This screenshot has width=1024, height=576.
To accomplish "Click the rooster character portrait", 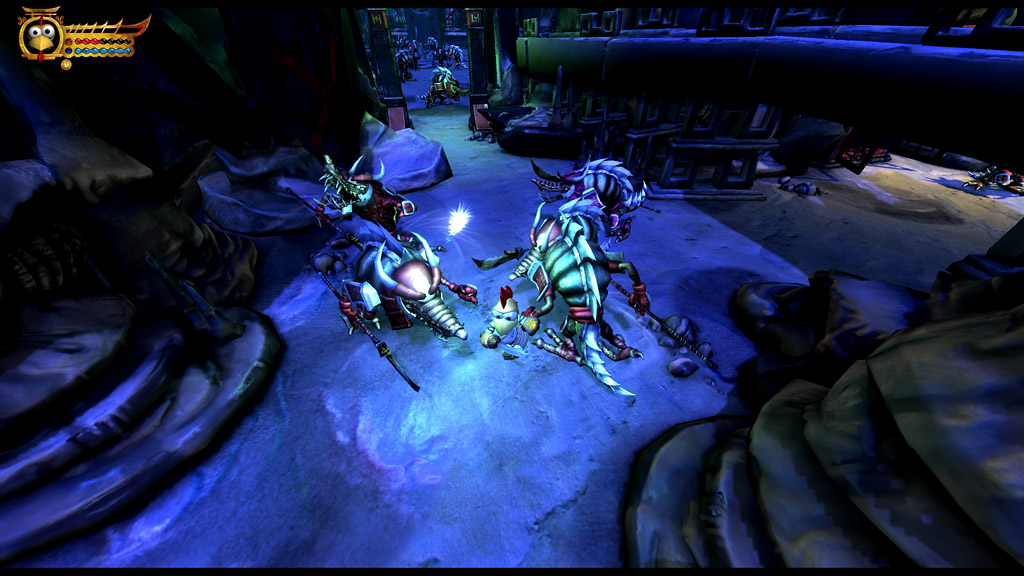I will click(x=41, y=37).
